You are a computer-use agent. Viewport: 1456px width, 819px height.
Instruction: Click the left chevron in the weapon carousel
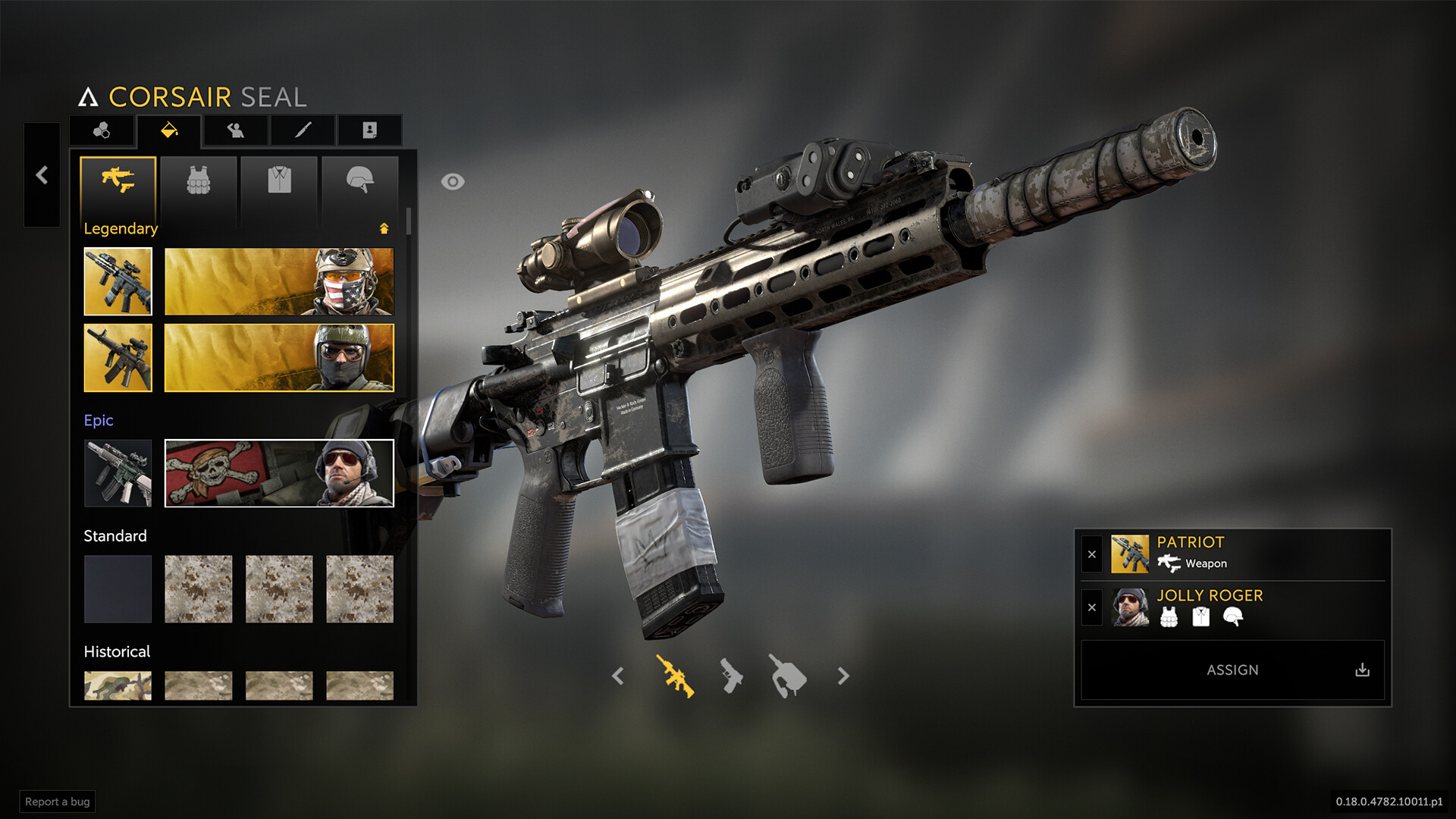click(x=619, y=676)
